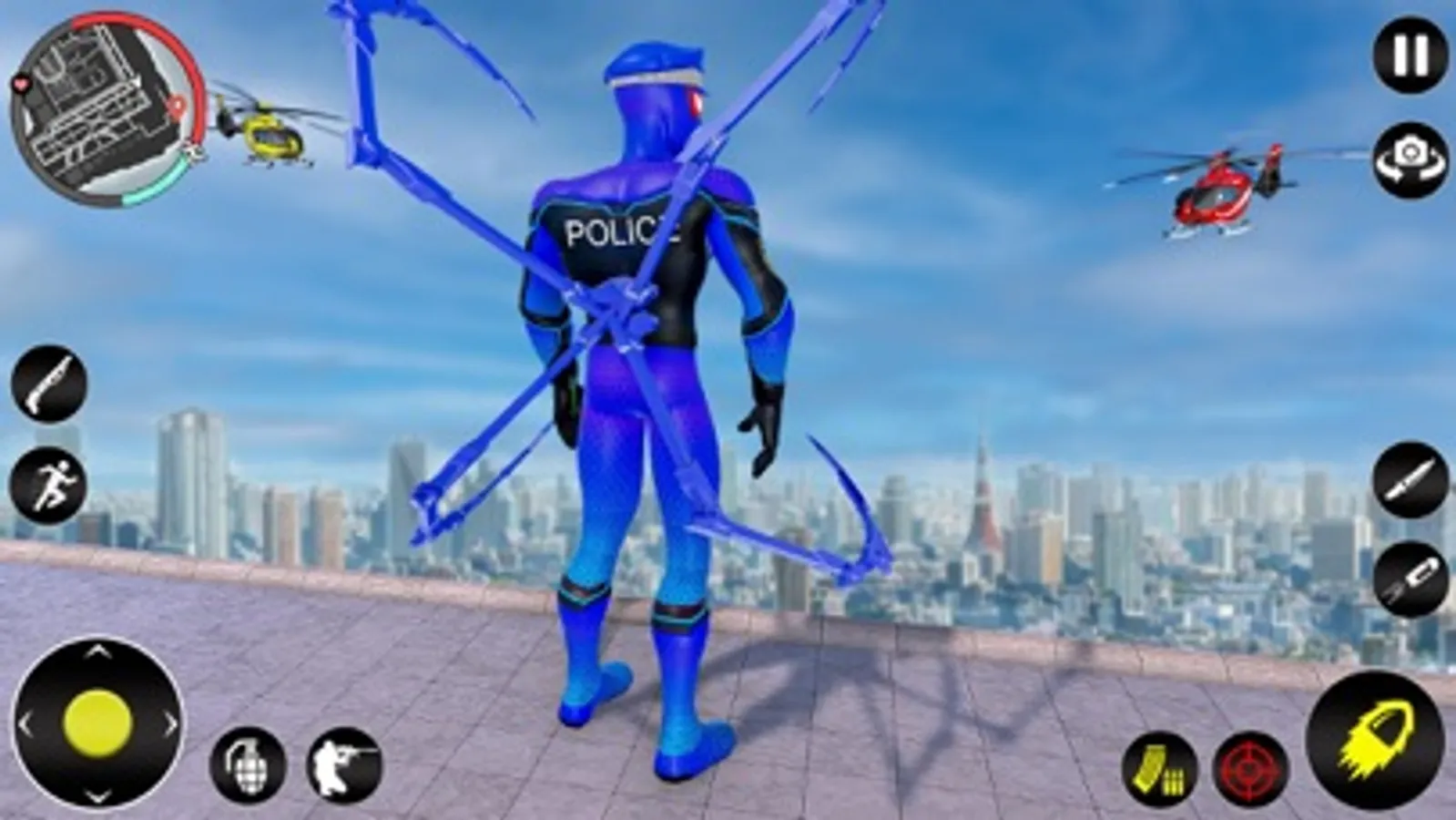Select the rifle weapon icon
This screenshot has width=1456, height=820.
[x=47, y=383]
